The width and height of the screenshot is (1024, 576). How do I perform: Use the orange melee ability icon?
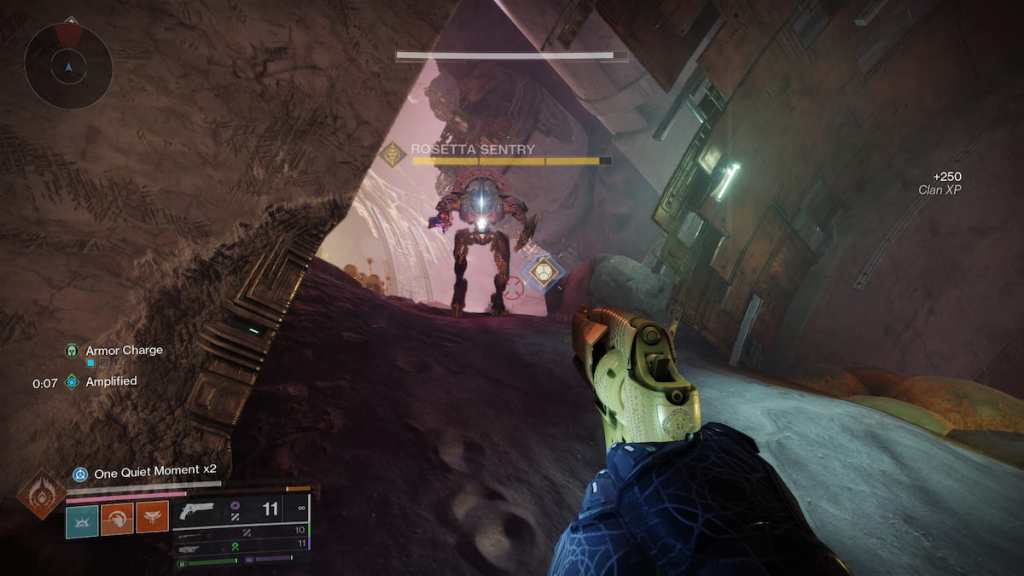pyautogui.click(x=117, y=518)
